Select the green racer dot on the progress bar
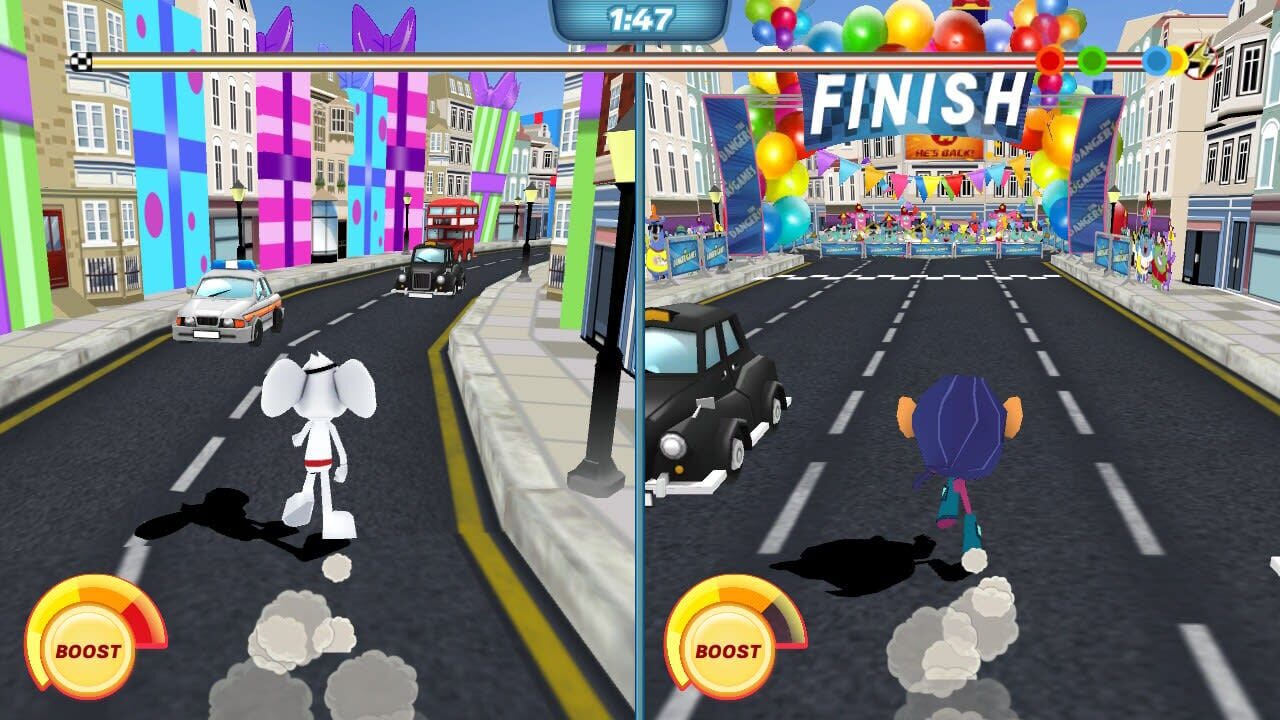Screen dimensions: 1280x720 [x=1092, y=60]
